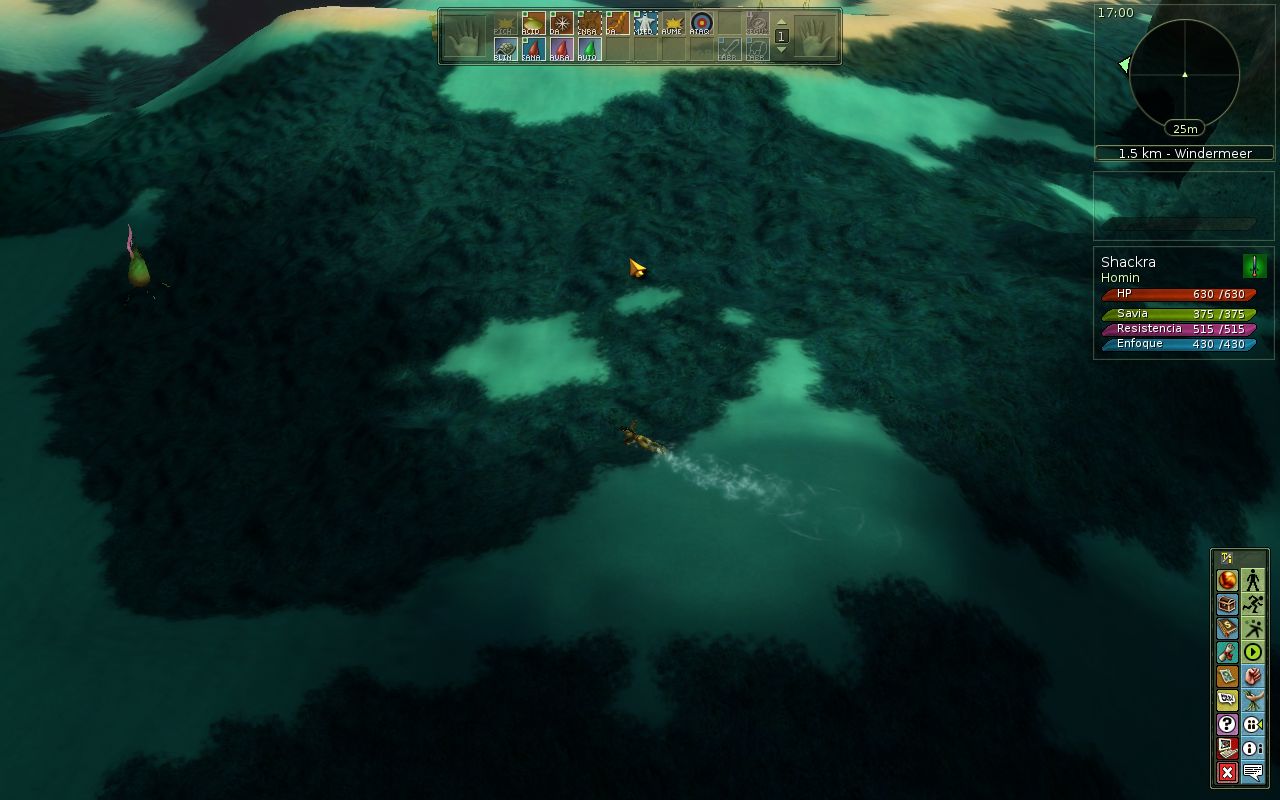Use the SANA red droplet action
1280x800 pixels.
[x=533, y=49]
